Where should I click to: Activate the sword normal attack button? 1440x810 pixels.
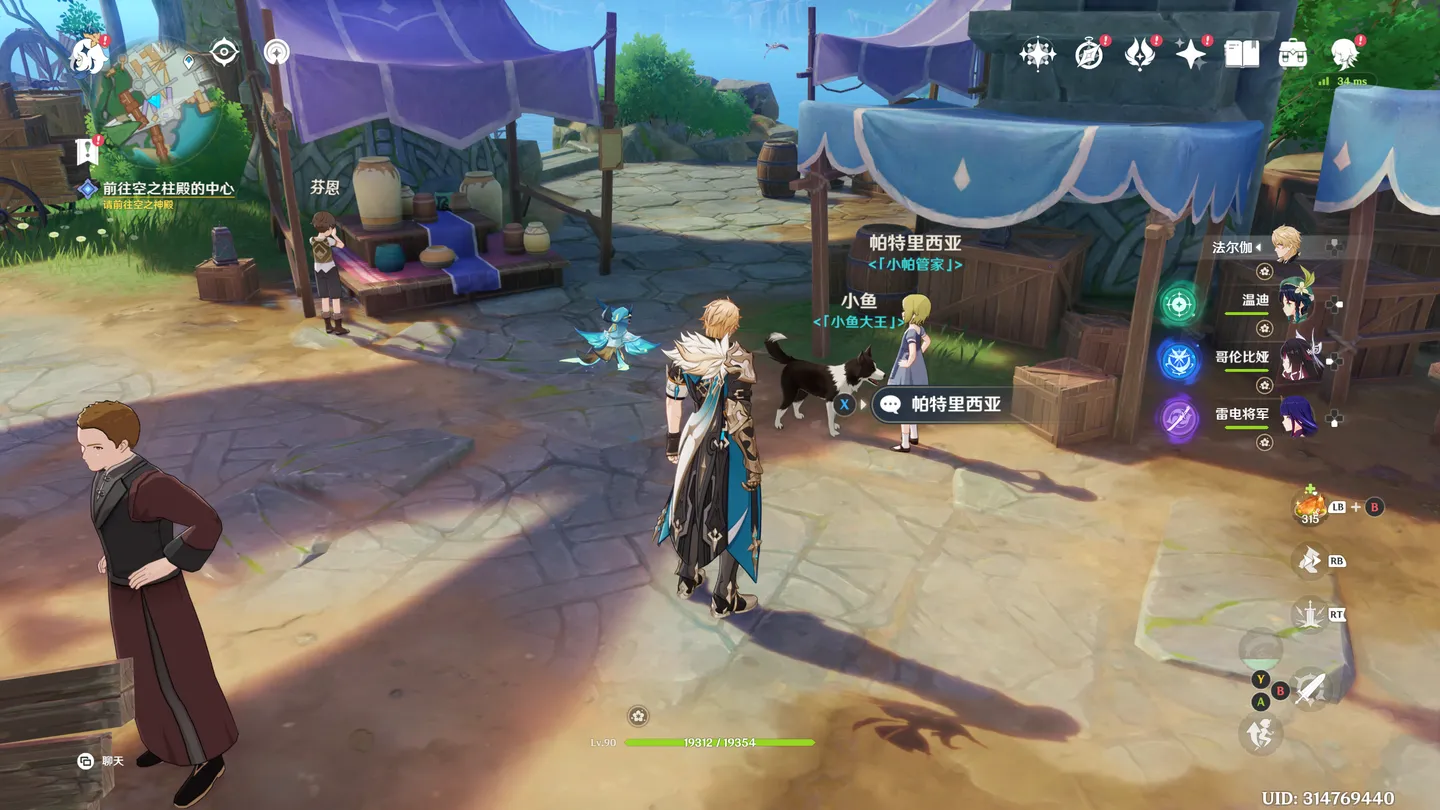pyautogui.click(x=1310, y=688)
